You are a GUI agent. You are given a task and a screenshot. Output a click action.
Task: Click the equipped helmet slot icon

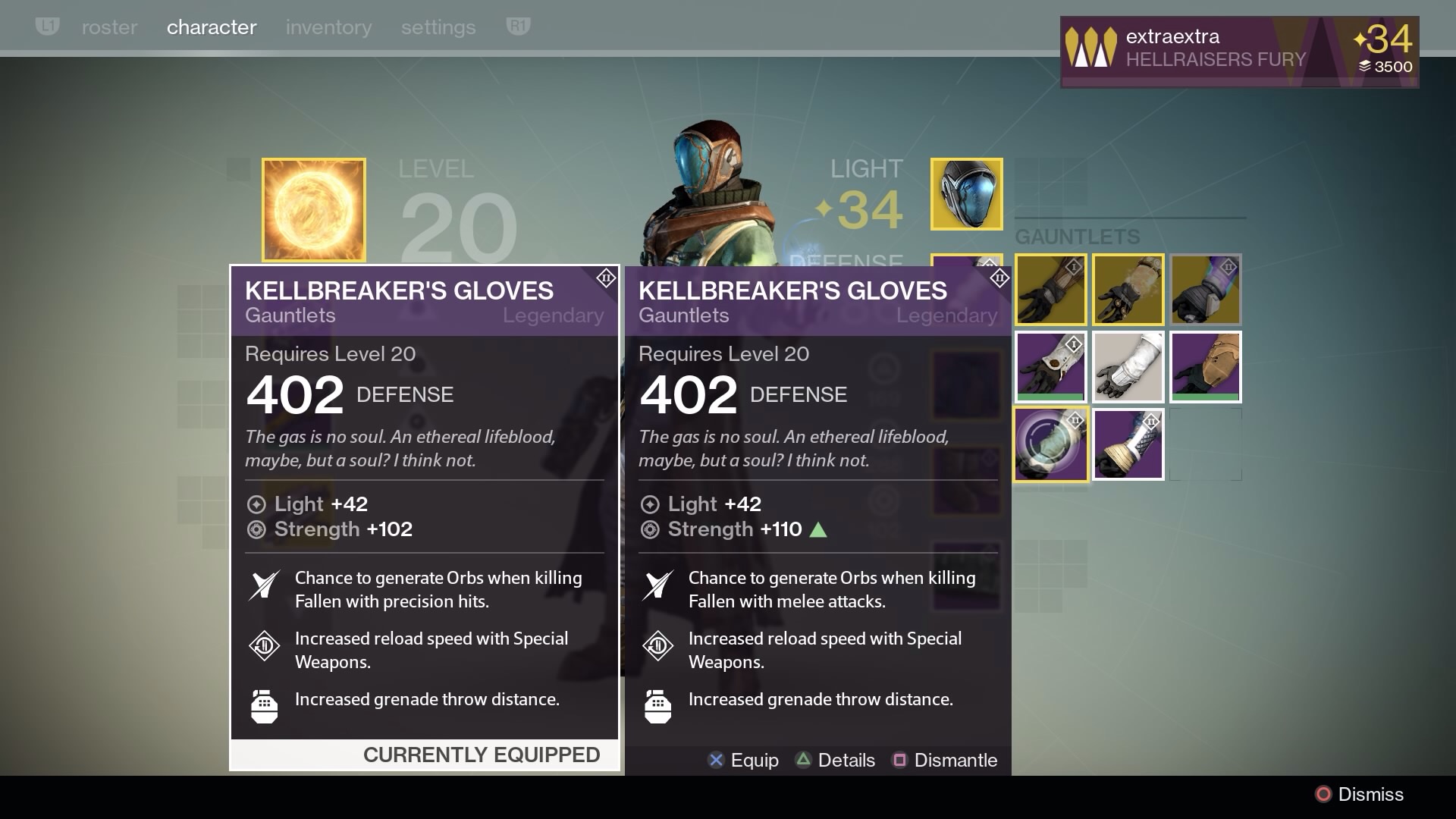(x=966, y=194)
